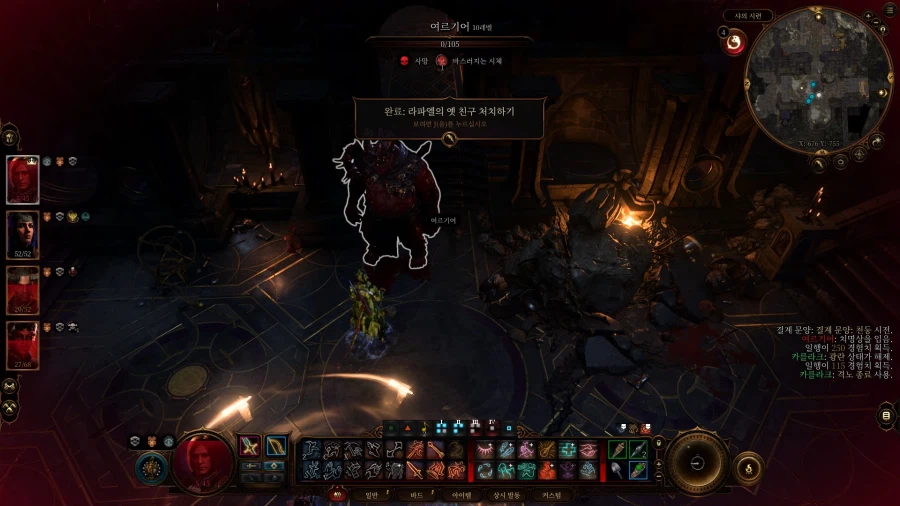Select the melee weapon set slot

(x=250, y=447)
